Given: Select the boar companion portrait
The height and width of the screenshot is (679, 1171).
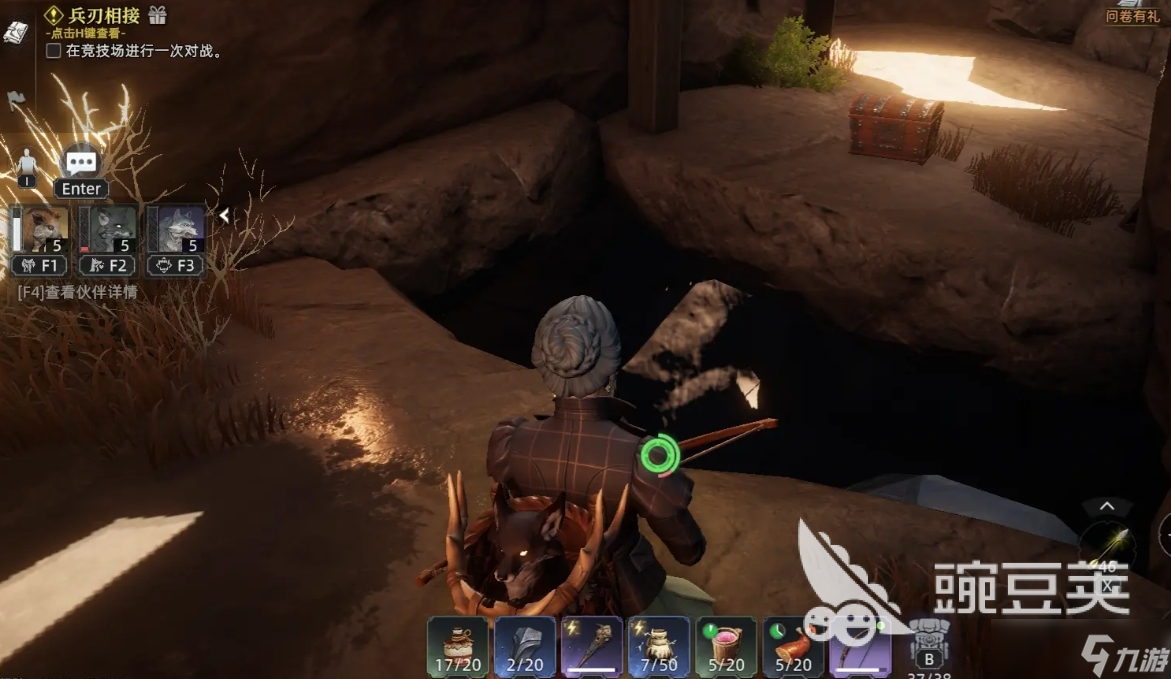Looking at the screenshot, I should tap(41, 230).
